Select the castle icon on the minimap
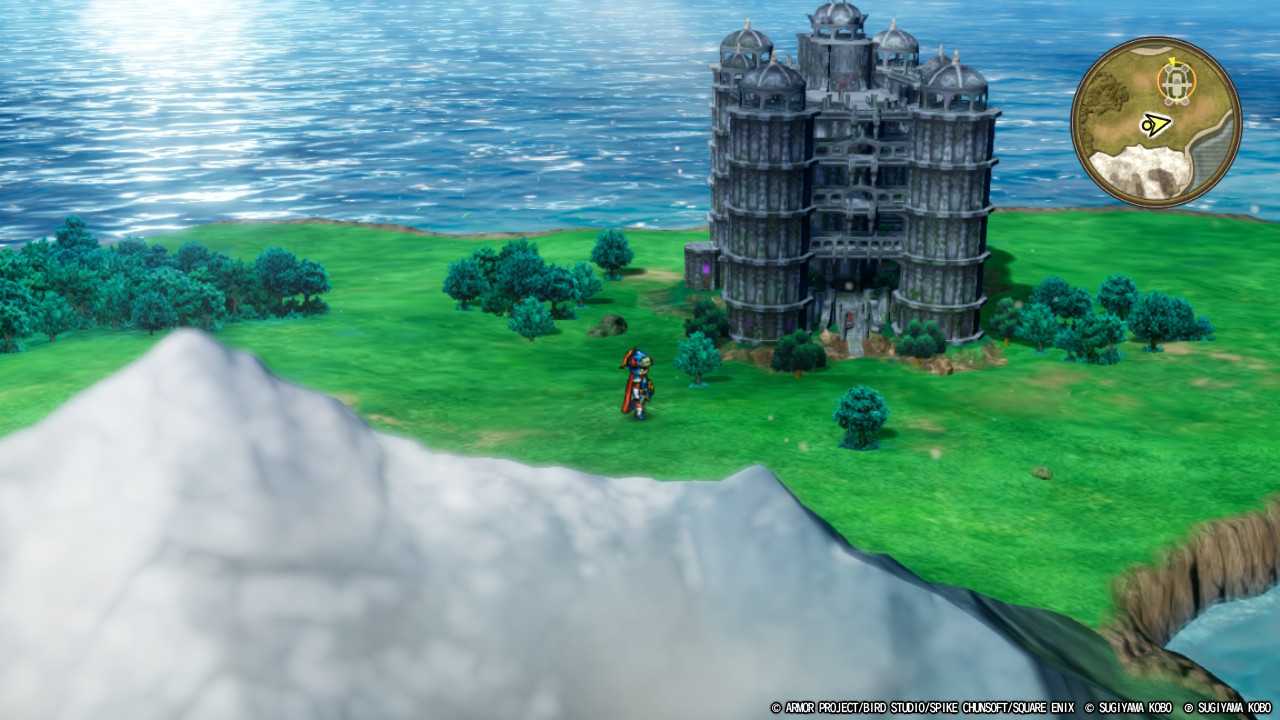This screenshot has height=720, width=1280. click(1175, 82)
